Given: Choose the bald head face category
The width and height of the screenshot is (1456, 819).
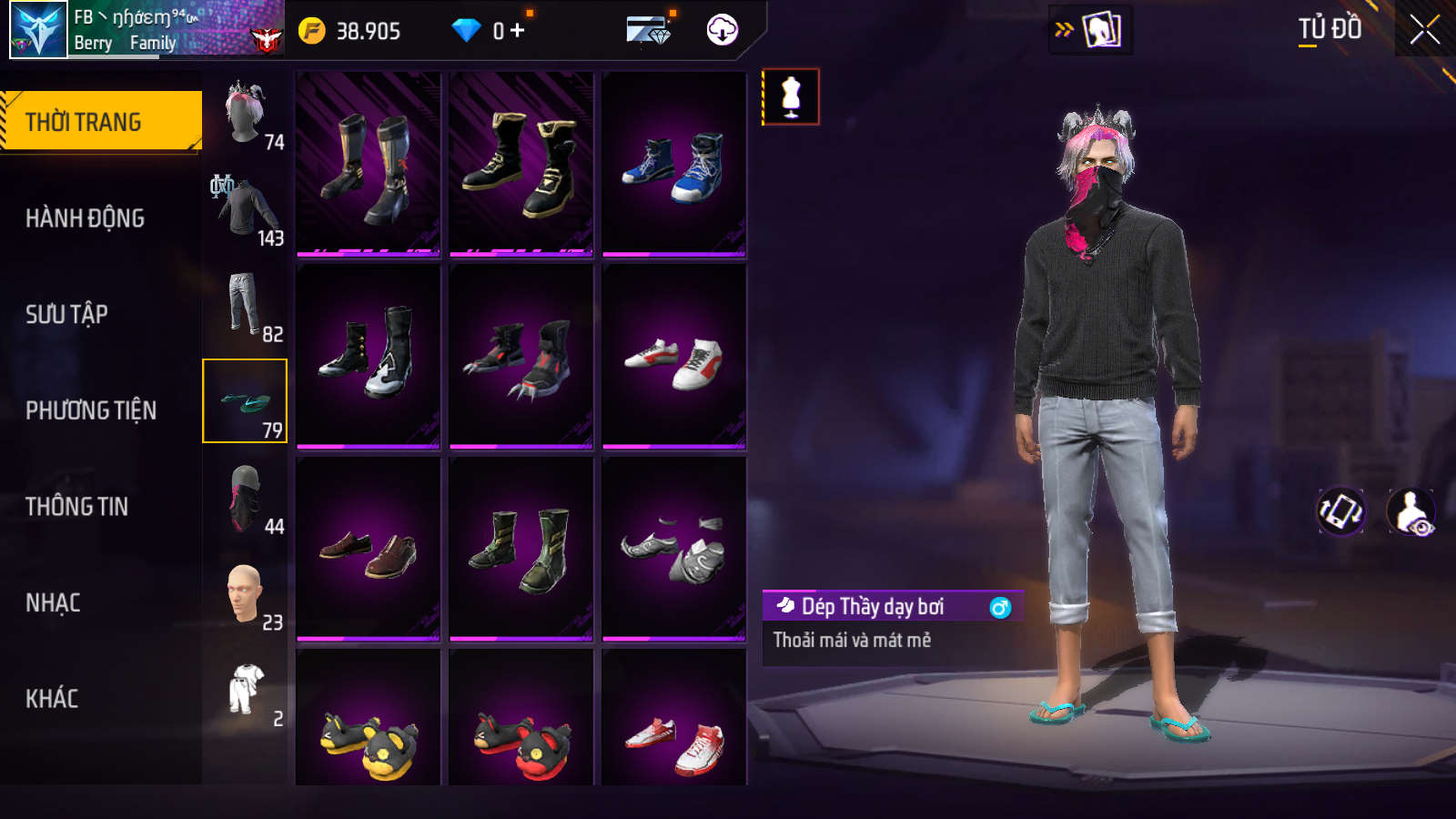Looking at the screenshot, I should (x=246, y=595).
